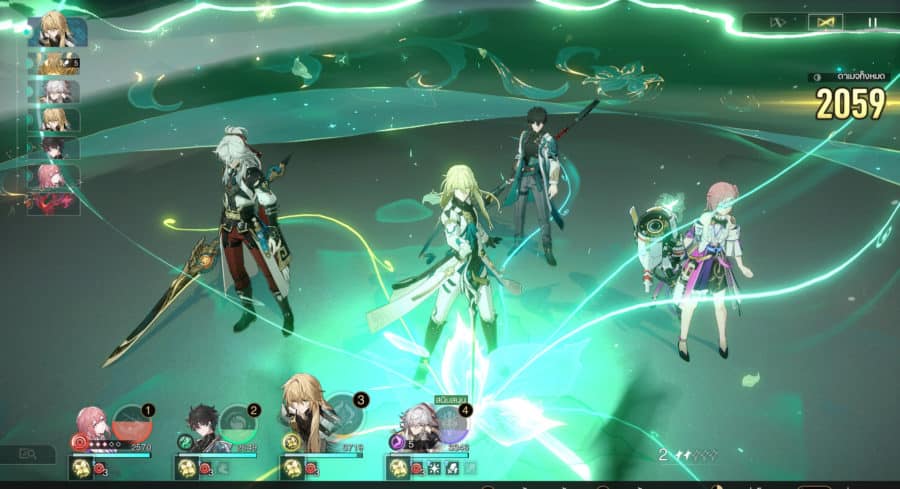The width and height of the screenshot is (900, 489).
Task: Activate the dark-haired character's ultimate, numbered 2
Action: pos(237,424)
